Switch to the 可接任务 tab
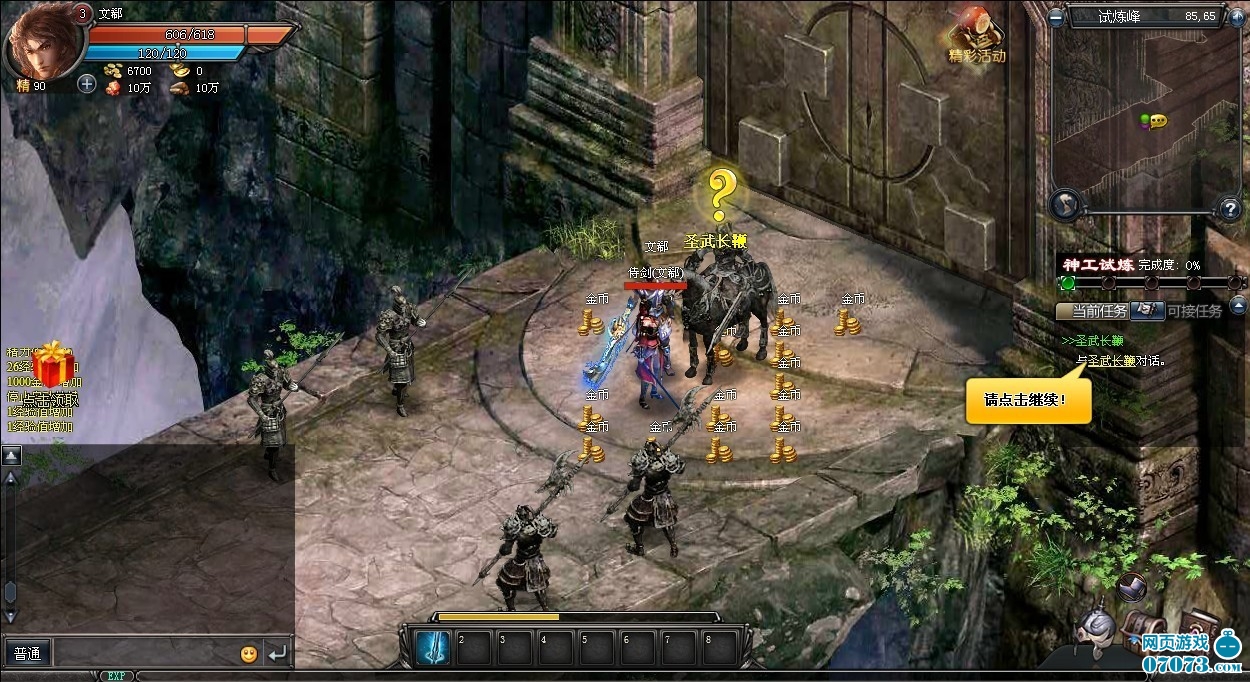The height and width of the screenshot is (682, 1250). [x=1194, y=311]
